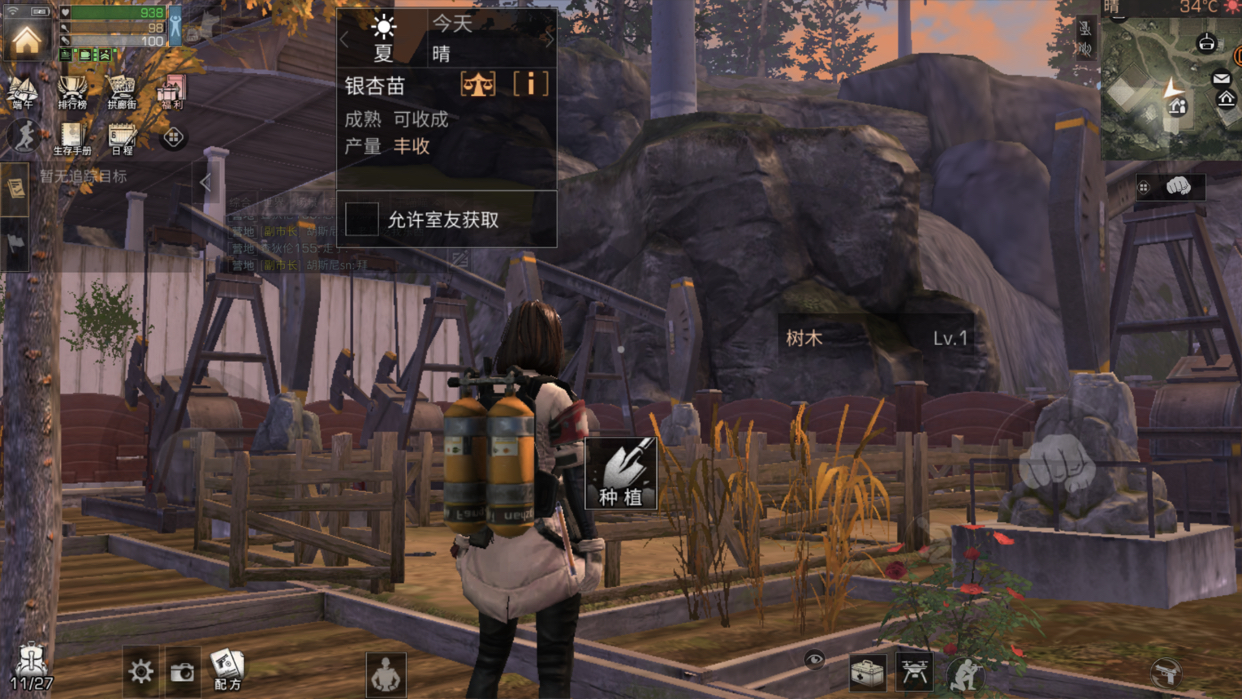This screenshot has height=699, width=1242.
Task: Open the balance scale icon for 银杏苗
Action: (478, 84)
